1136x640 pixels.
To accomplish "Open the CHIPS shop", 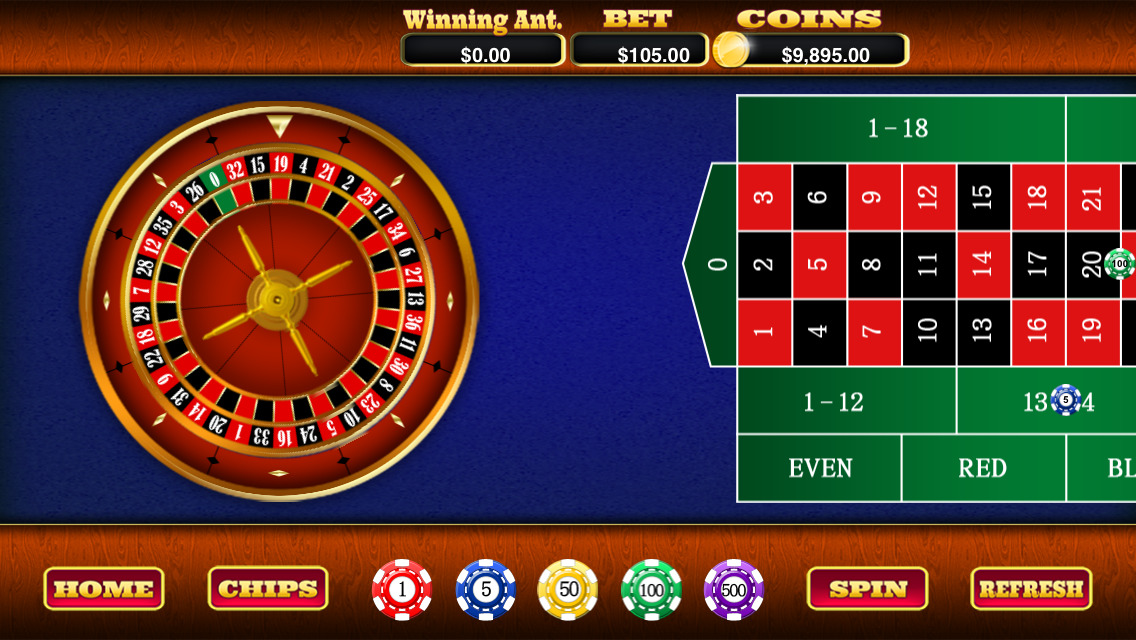I will [268, 589].
